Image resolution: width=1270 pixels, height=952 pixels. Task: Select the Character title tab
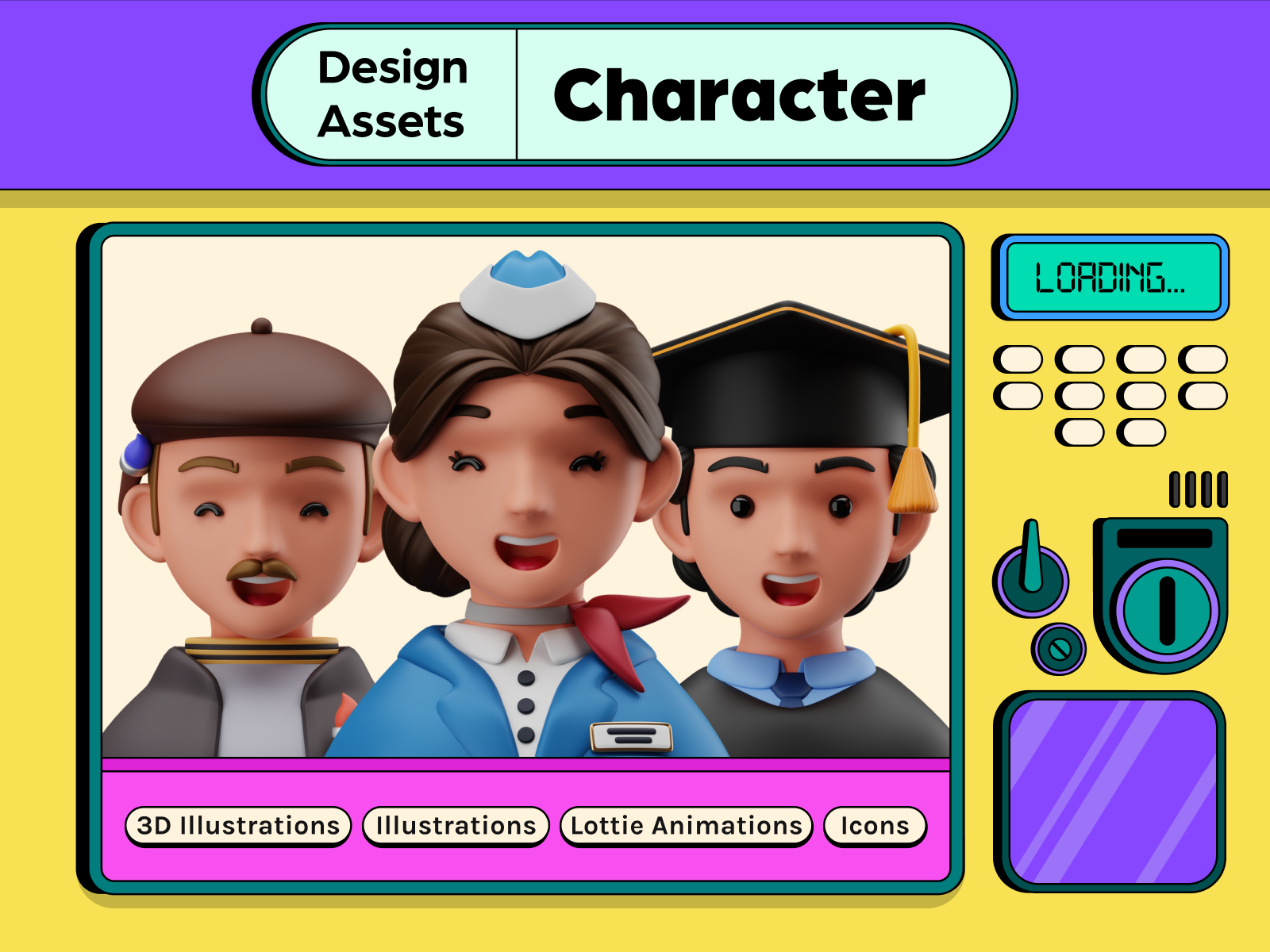(740, 96)
